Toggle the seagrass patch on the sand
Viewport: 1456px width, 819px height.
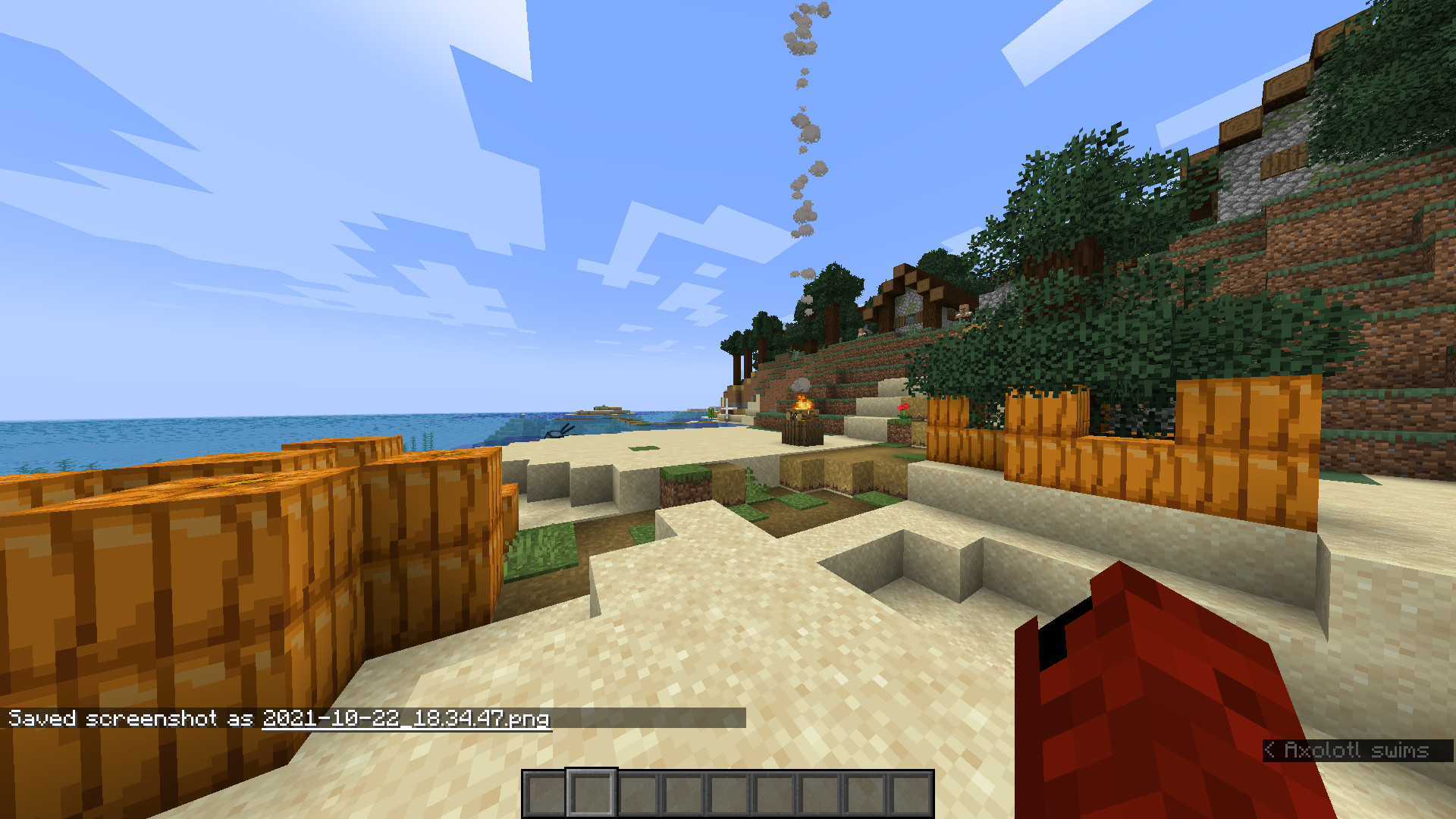[644, 448]
